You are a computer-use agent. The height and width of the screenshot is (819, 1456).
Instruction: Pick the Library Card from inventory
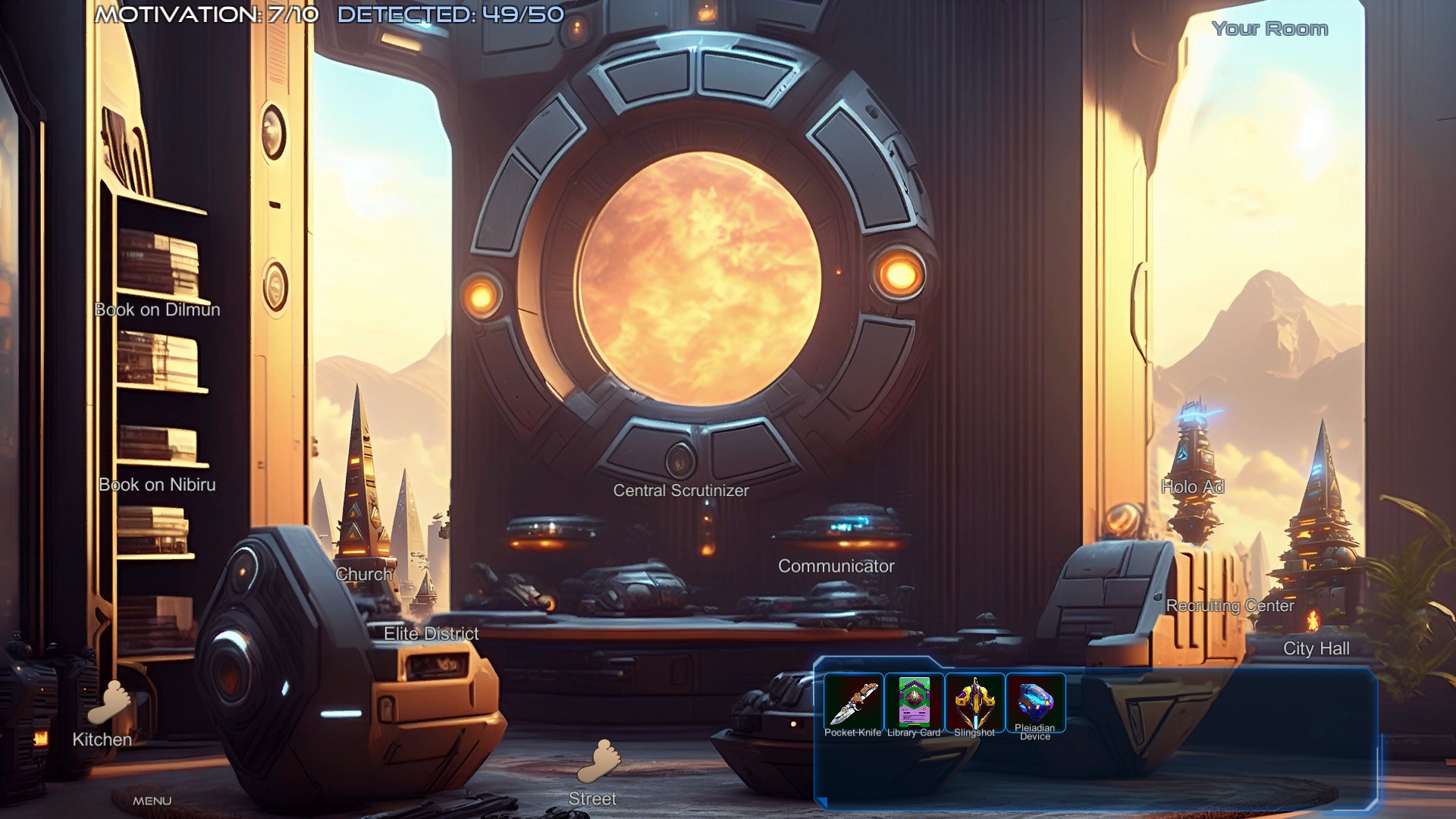click(914, 703)
